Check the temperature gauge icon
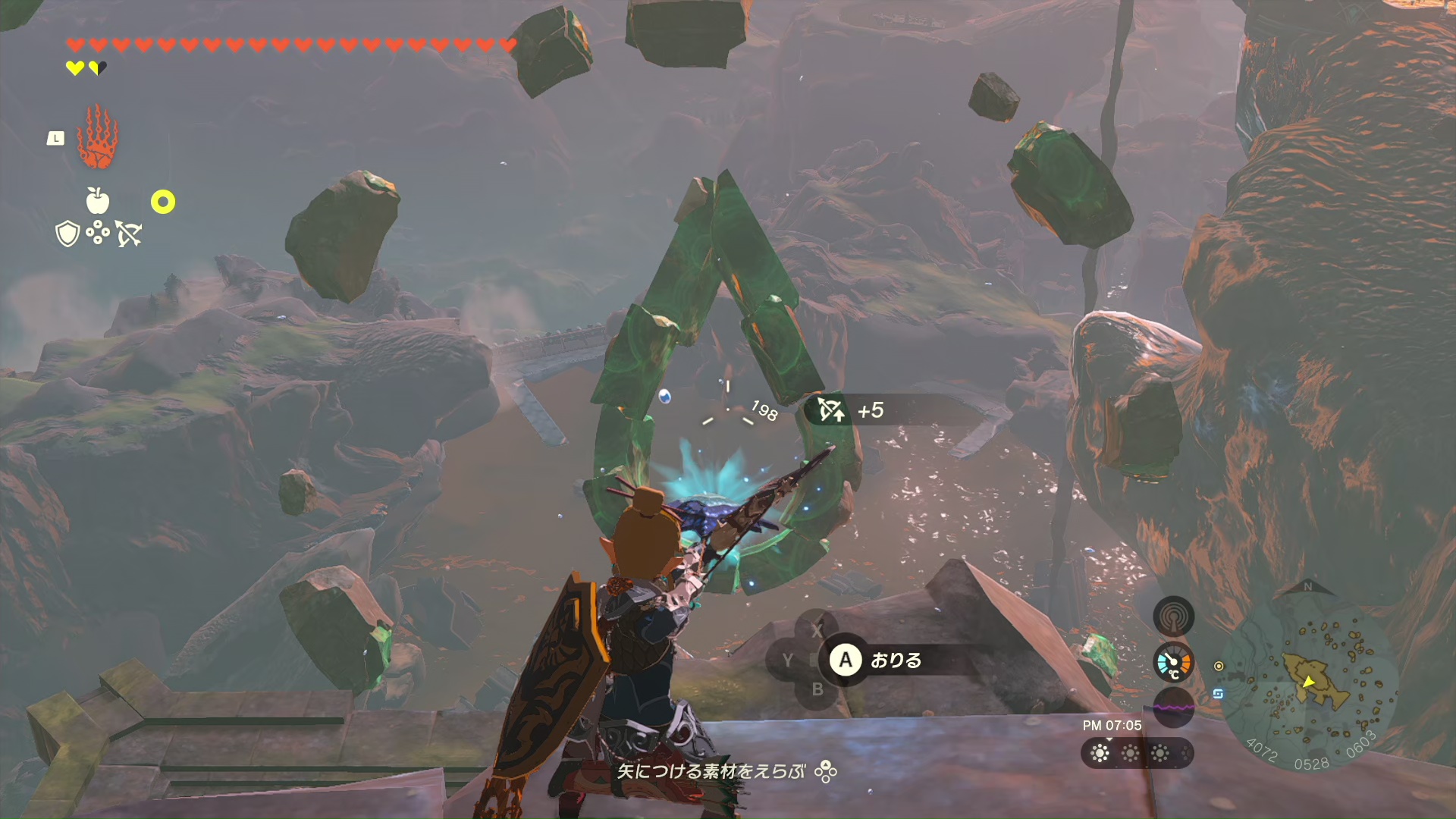Image resolution: width=1456 pixels, height=819 pixels. [1173, 663]
